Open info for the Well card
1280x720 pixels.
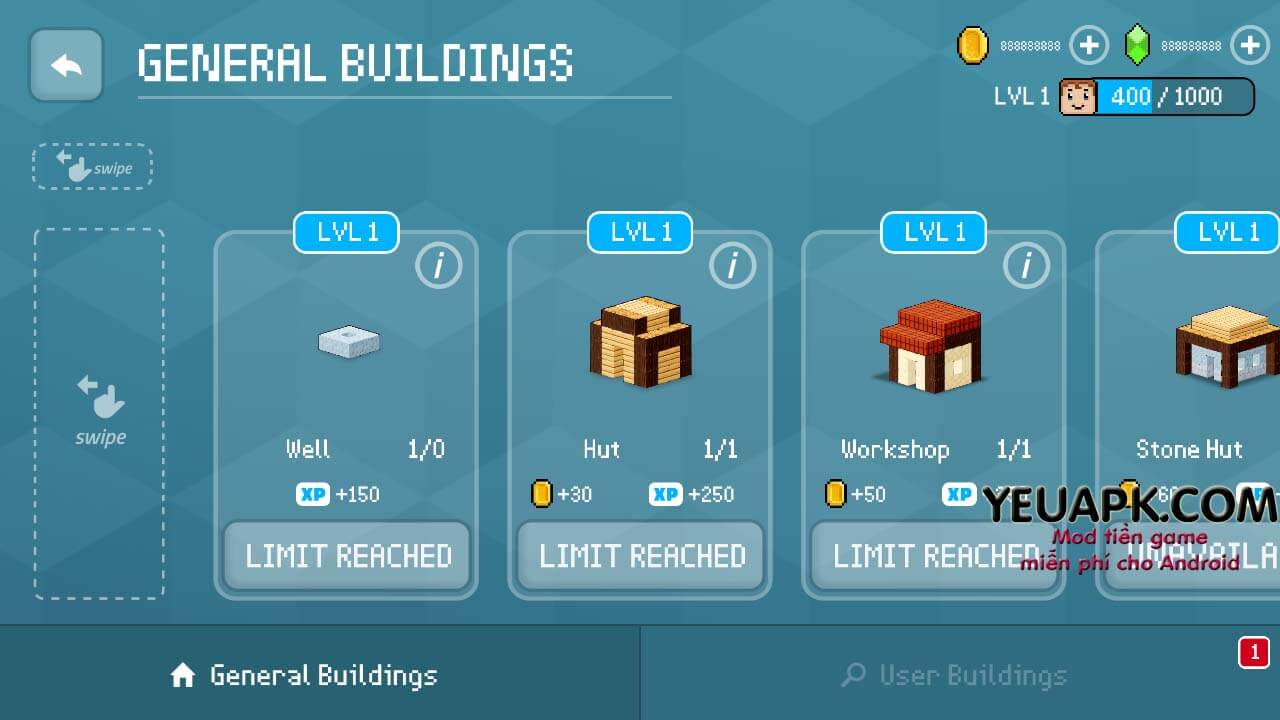click(439, 266)
